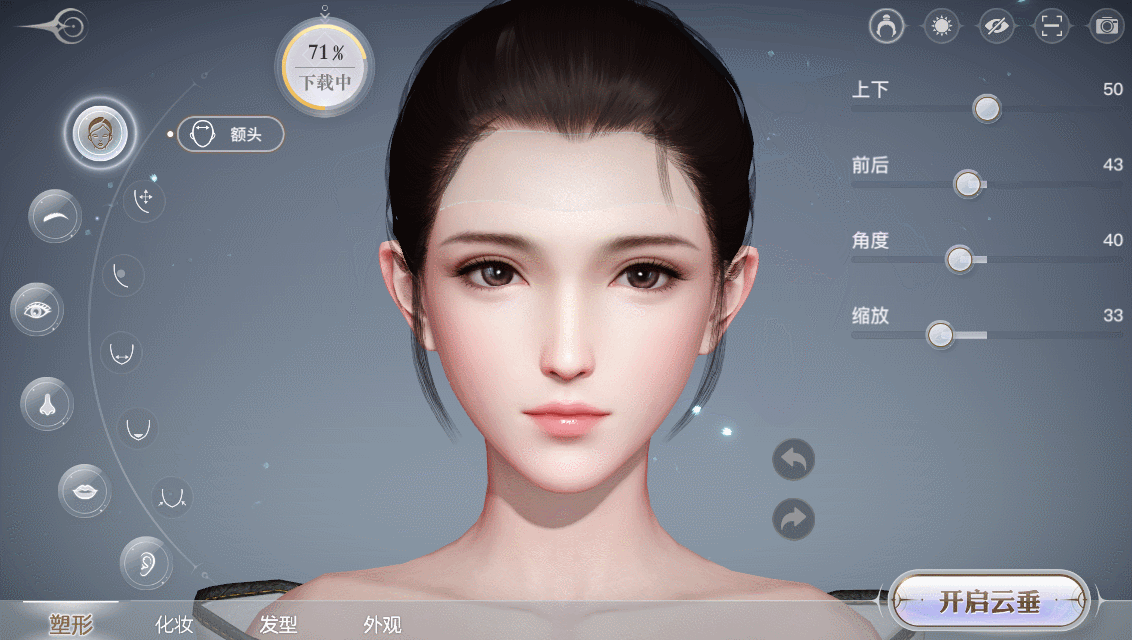
Task: Redo the change with forward arrow
Action: pyautogui.click(x=793, y=519)
